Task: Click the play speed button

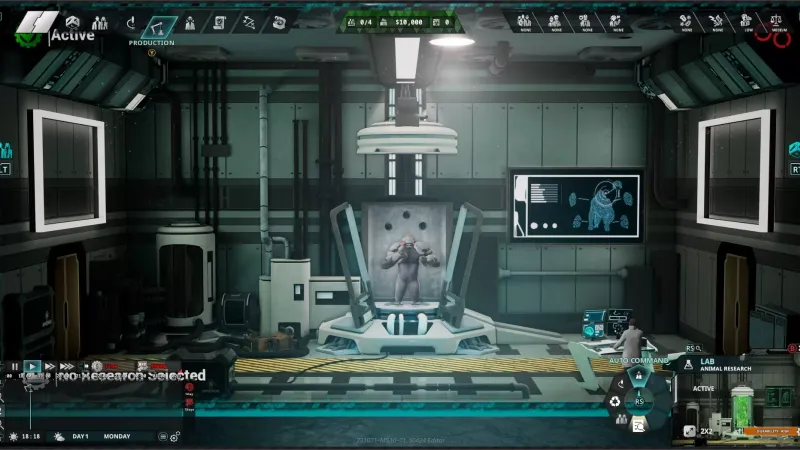Action: (x=32, y=367)
